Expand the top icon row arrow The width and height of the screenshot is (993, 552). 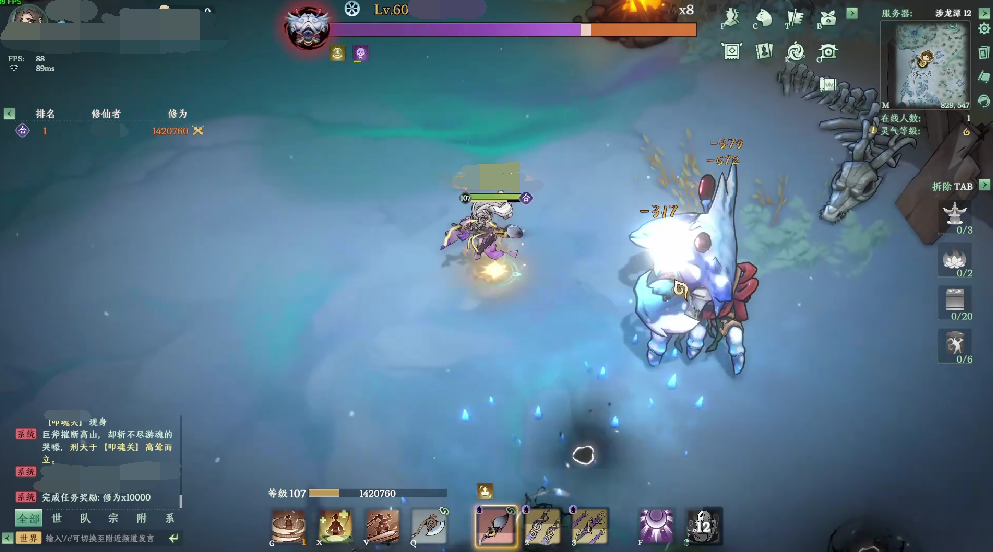coord(852,14)
